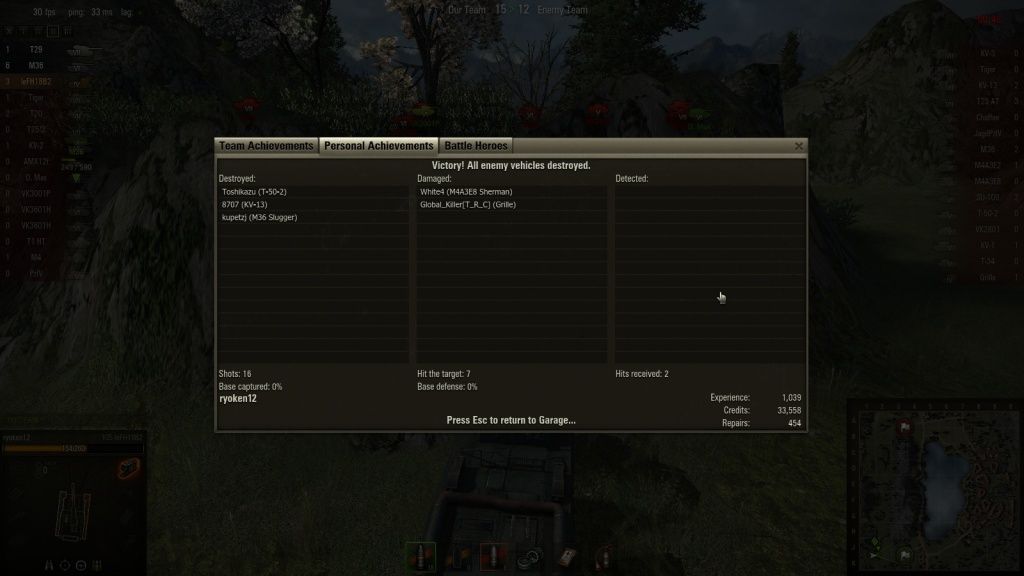Image resolution: width=1024 pixels, height=576 pixels.
Task: Select damaged entry White4 (M4A3E8 Sherman)
Action: point(466,191)
